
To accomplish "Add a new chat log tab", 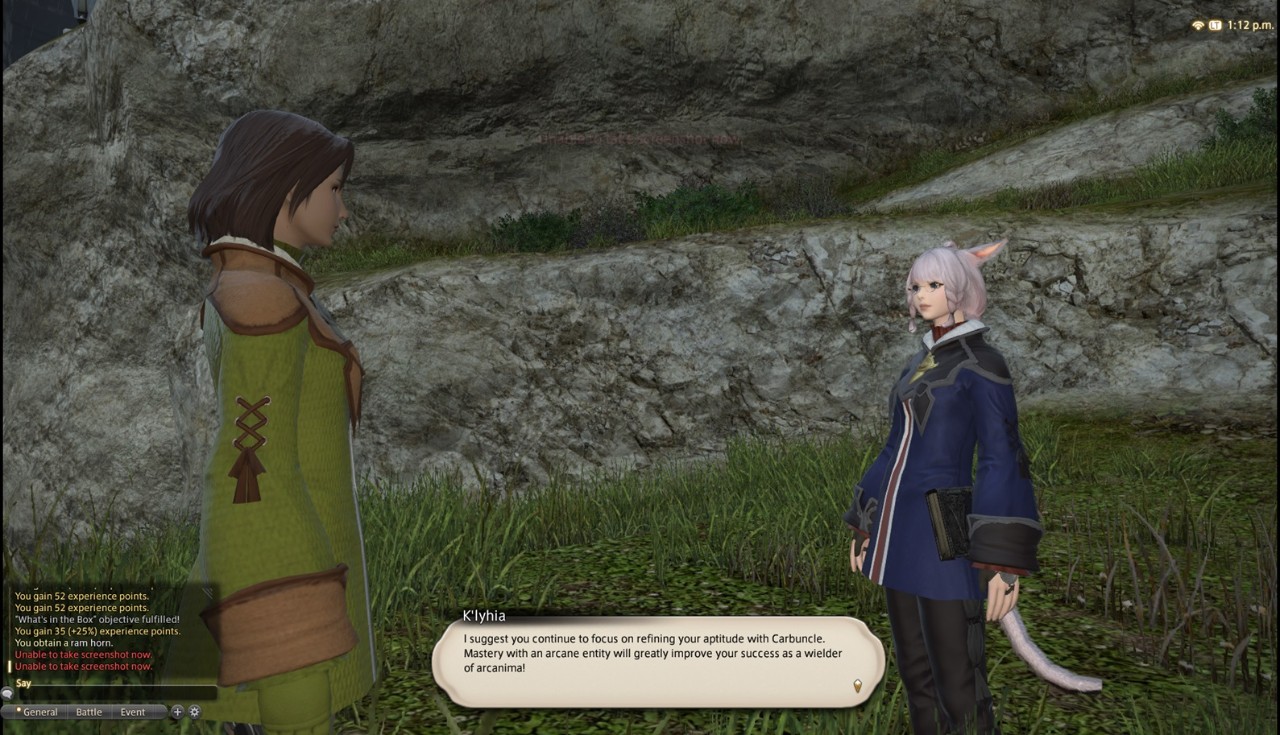I will point(177,712).
